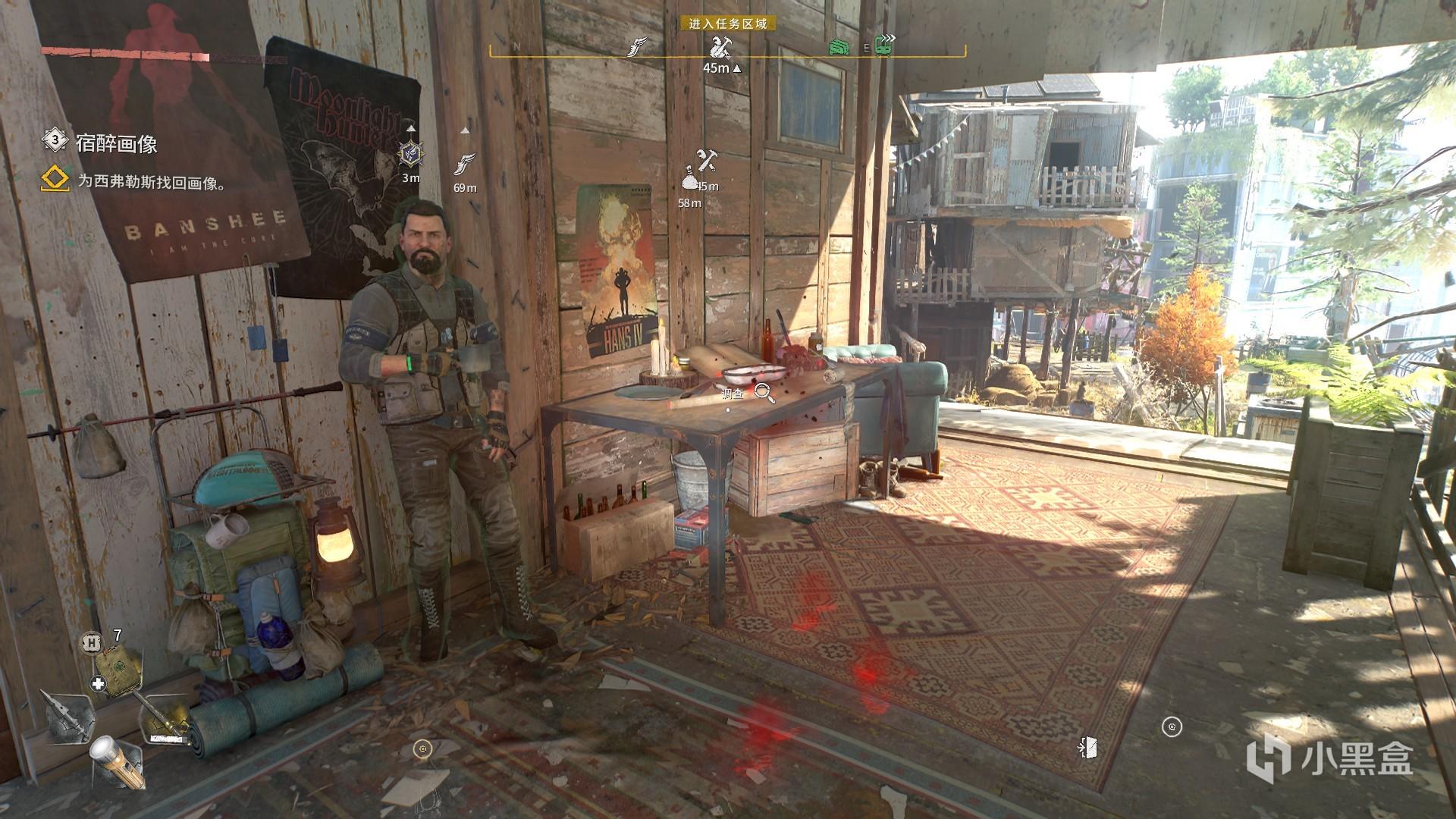
Task: Select the green metro train compass marker
Action: (x=884, y=46)
